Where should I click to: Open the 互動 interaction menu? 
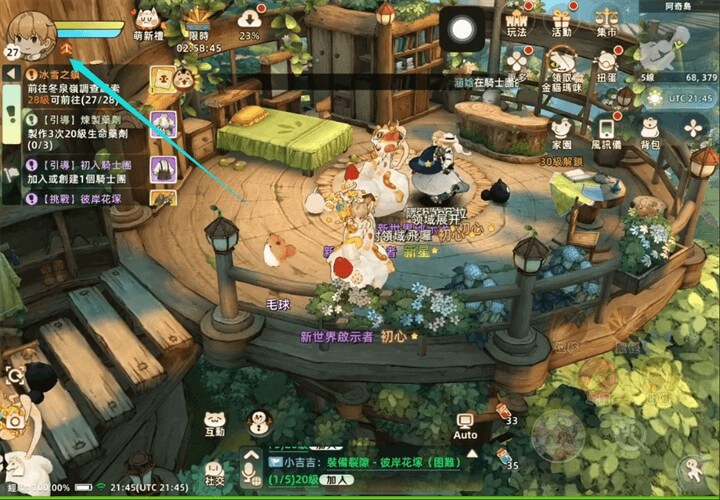[214, 424]
